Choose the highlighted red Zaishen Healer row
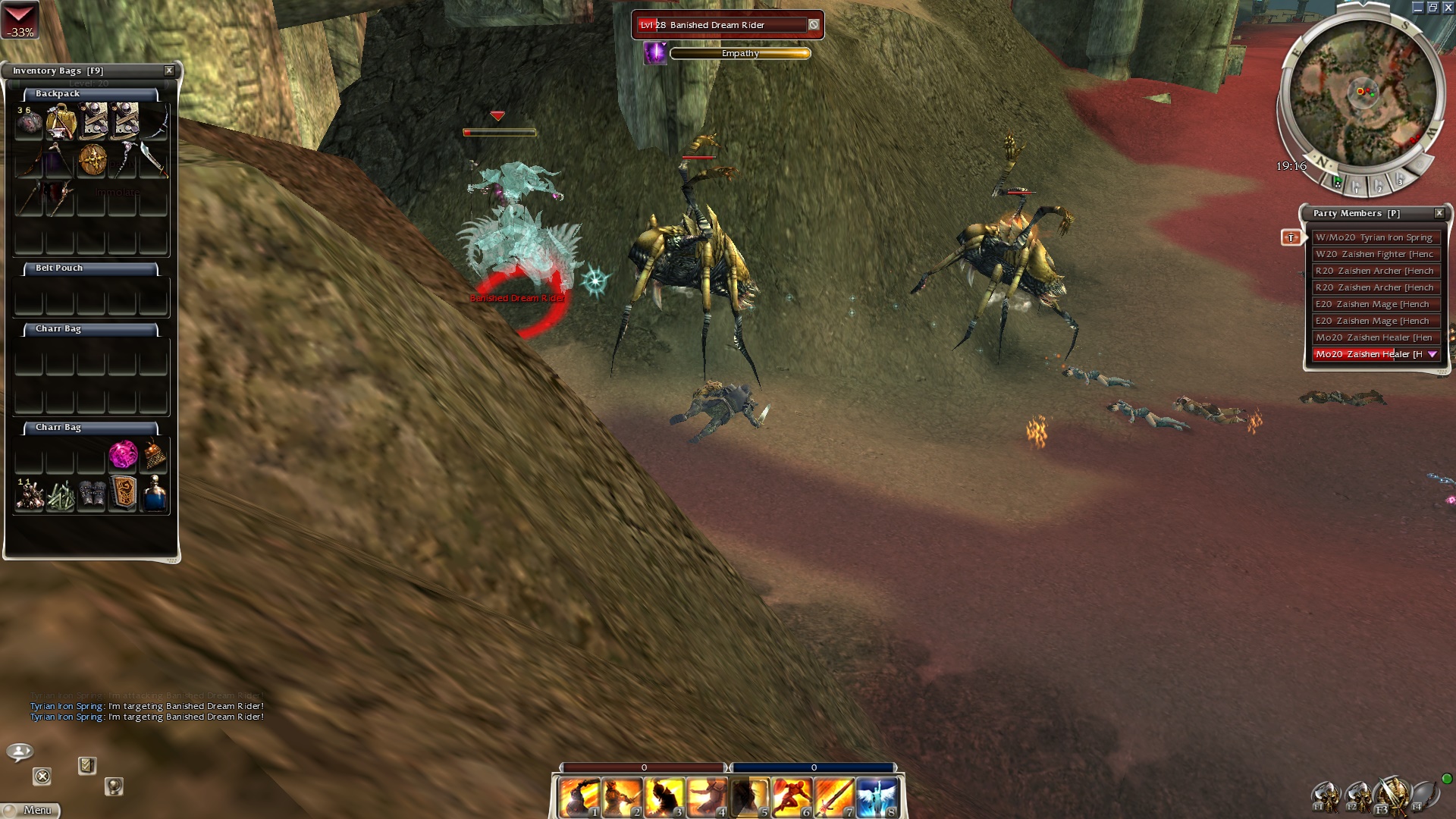The height and width of the screenshot is (819, 1456). pos(1370,354)
